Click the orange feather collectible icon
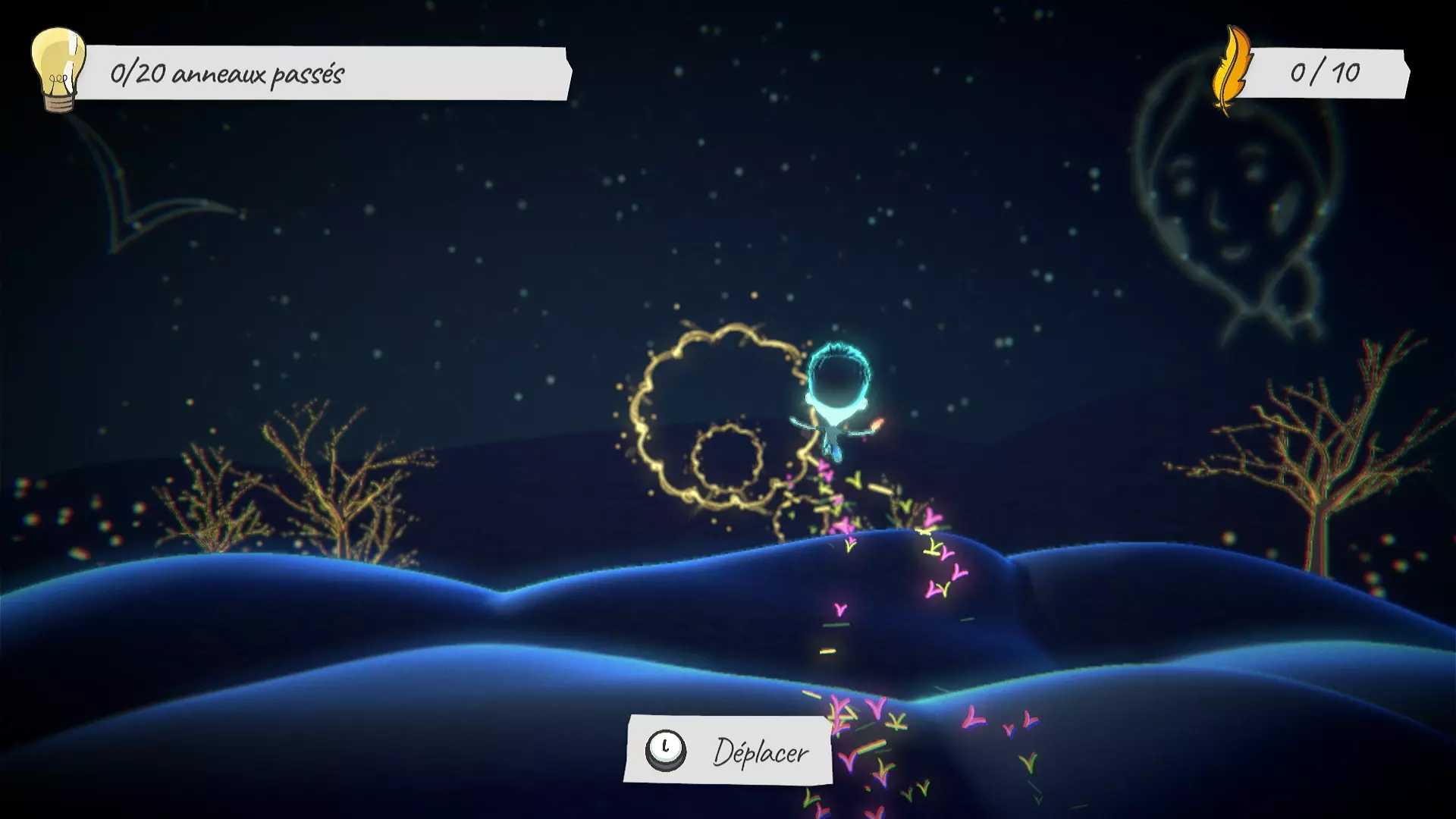The height and width of the screenshot is (819, 1456). (1231, 72)
